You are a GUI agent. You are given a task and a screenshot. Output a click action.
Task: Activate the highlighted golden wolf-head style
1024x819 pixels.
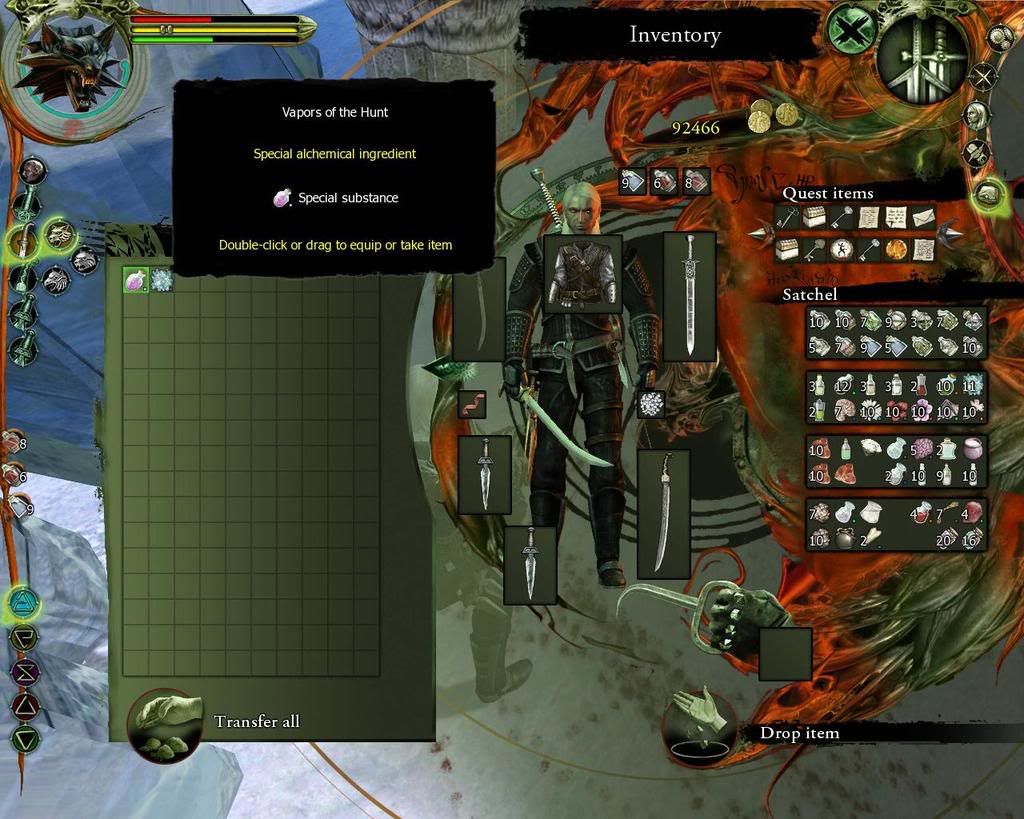[58, 235]
